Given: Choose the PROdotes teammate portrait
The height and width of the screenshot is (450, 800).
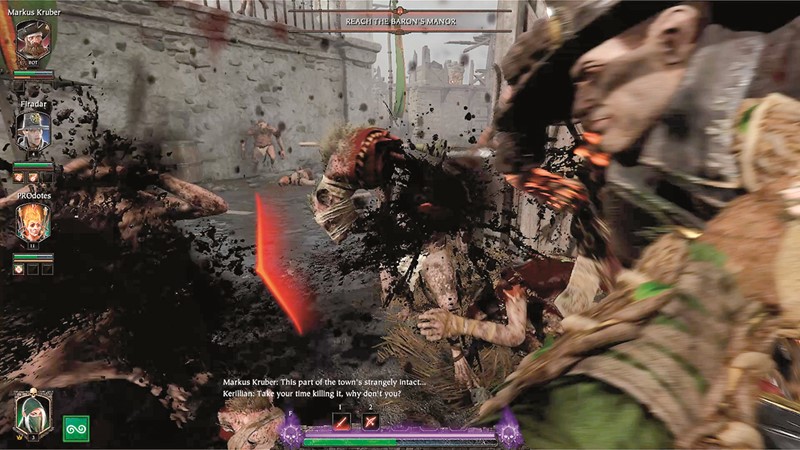Looking at the screenshot, I should (x=33, y=222).
